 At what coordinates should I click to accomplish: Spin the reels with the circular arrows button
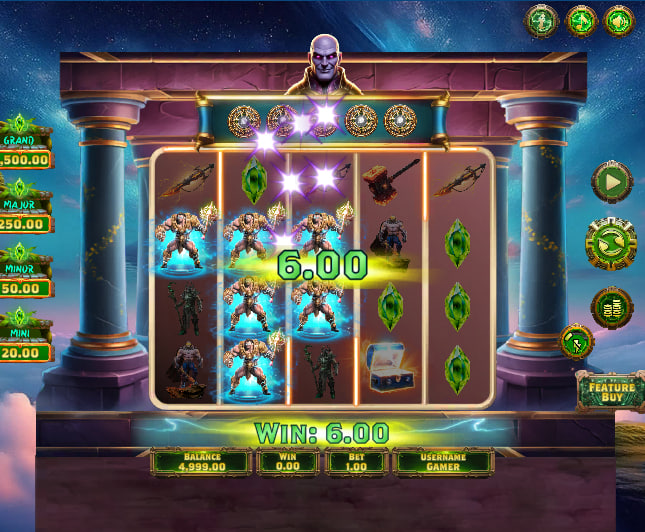[x=611, y=245]
